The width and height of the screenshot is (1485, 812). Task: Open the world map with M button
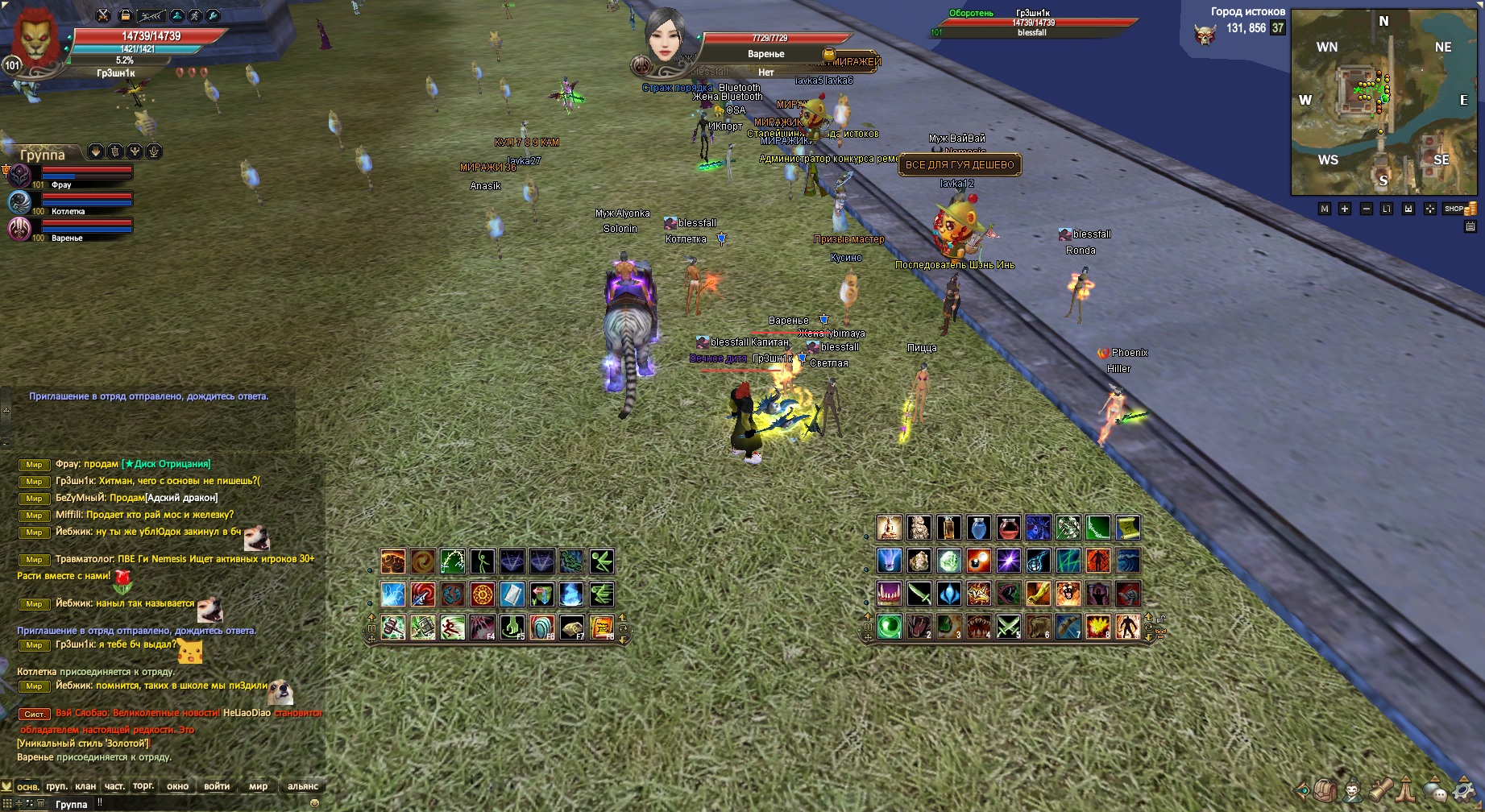(x=1324, y=209)
